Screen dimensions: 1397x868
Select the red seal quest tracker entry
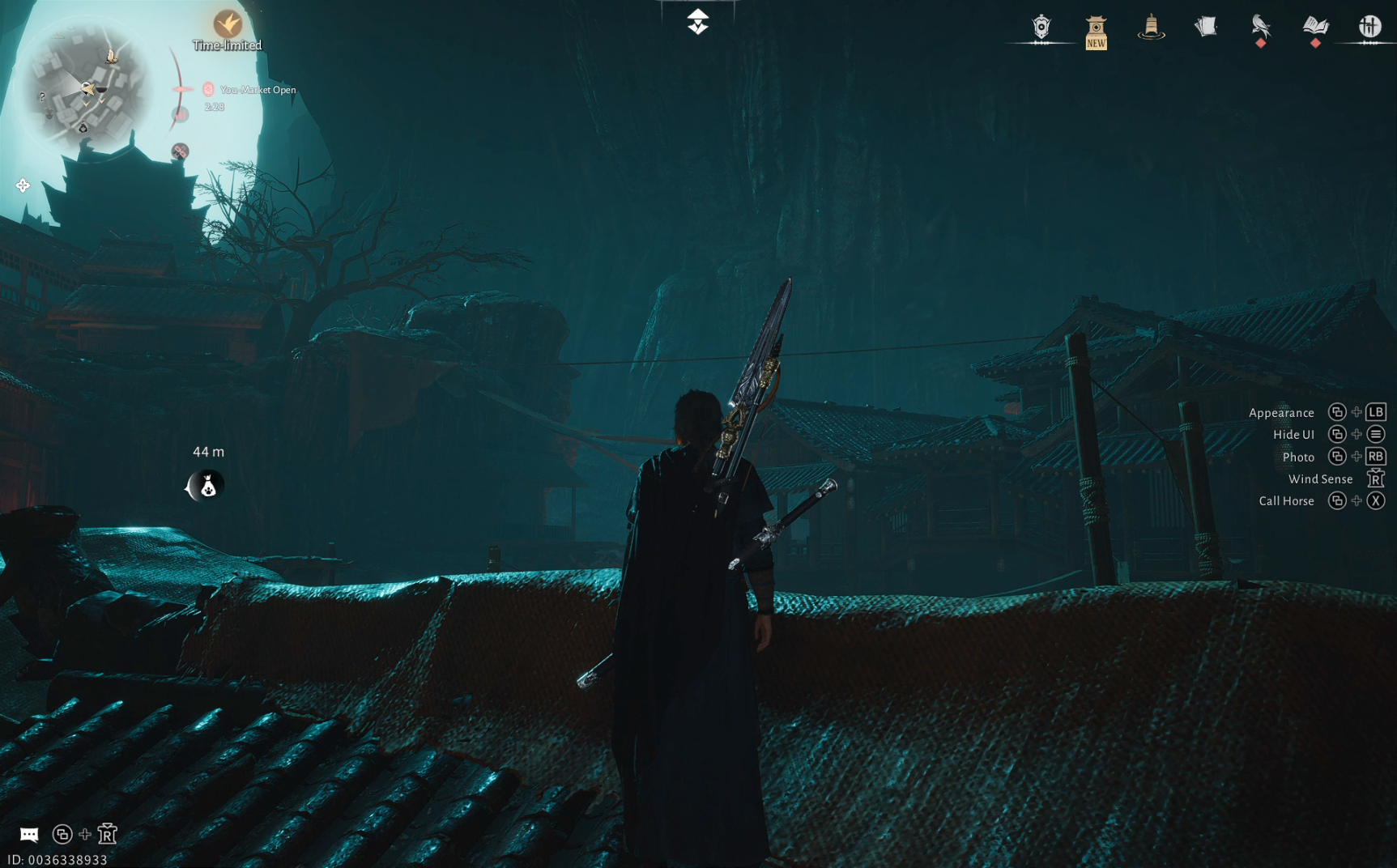208,89
